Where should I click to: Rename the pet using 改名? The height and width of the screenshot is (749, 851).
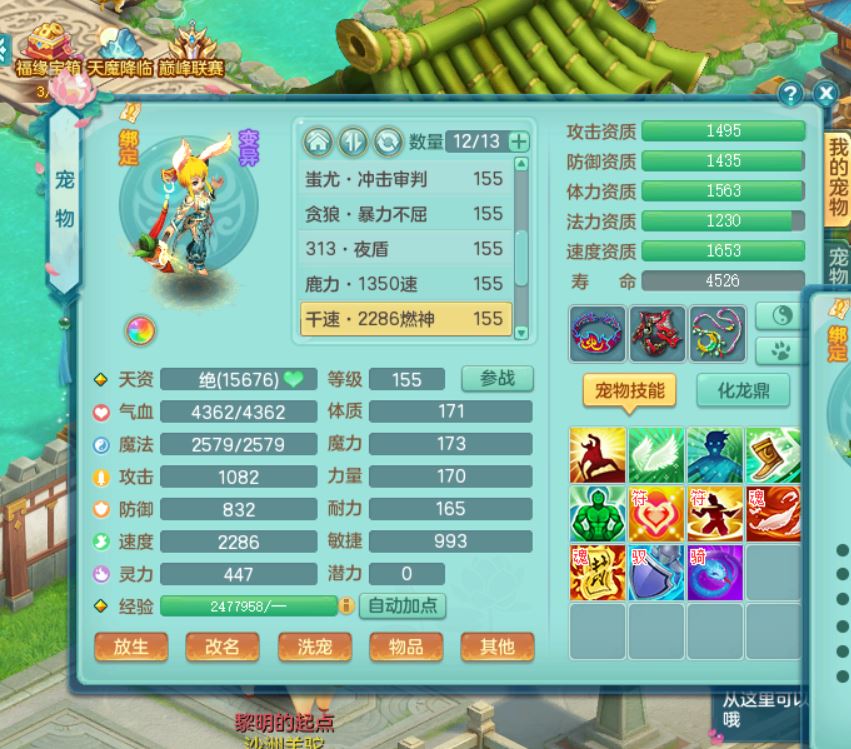(x=222, y=647)
